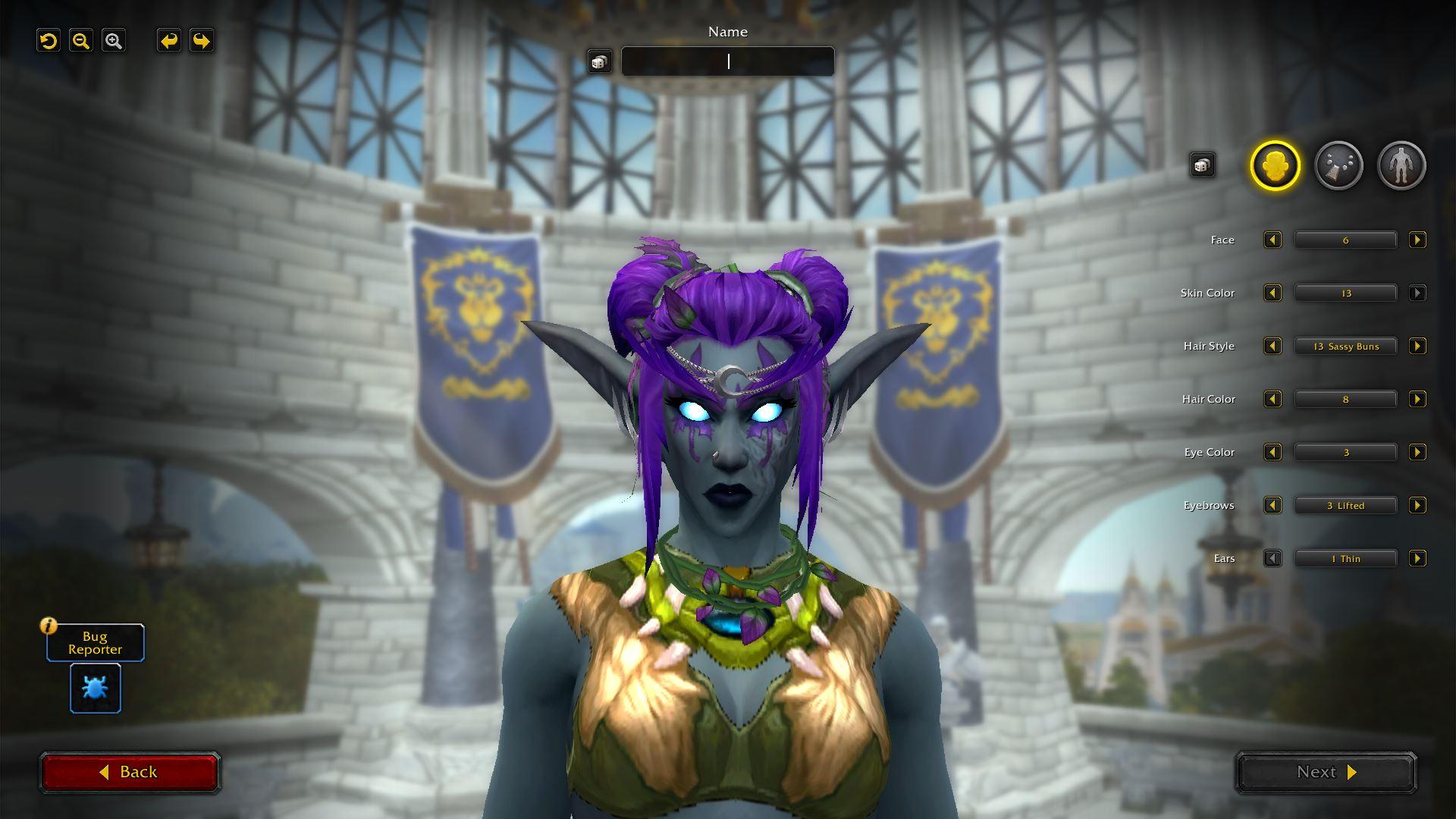Image resolution: width=1456 pixels, height=819 pixels.
Task: Randomize appearance with the dice next to tabs
Action: point(1202,165)
